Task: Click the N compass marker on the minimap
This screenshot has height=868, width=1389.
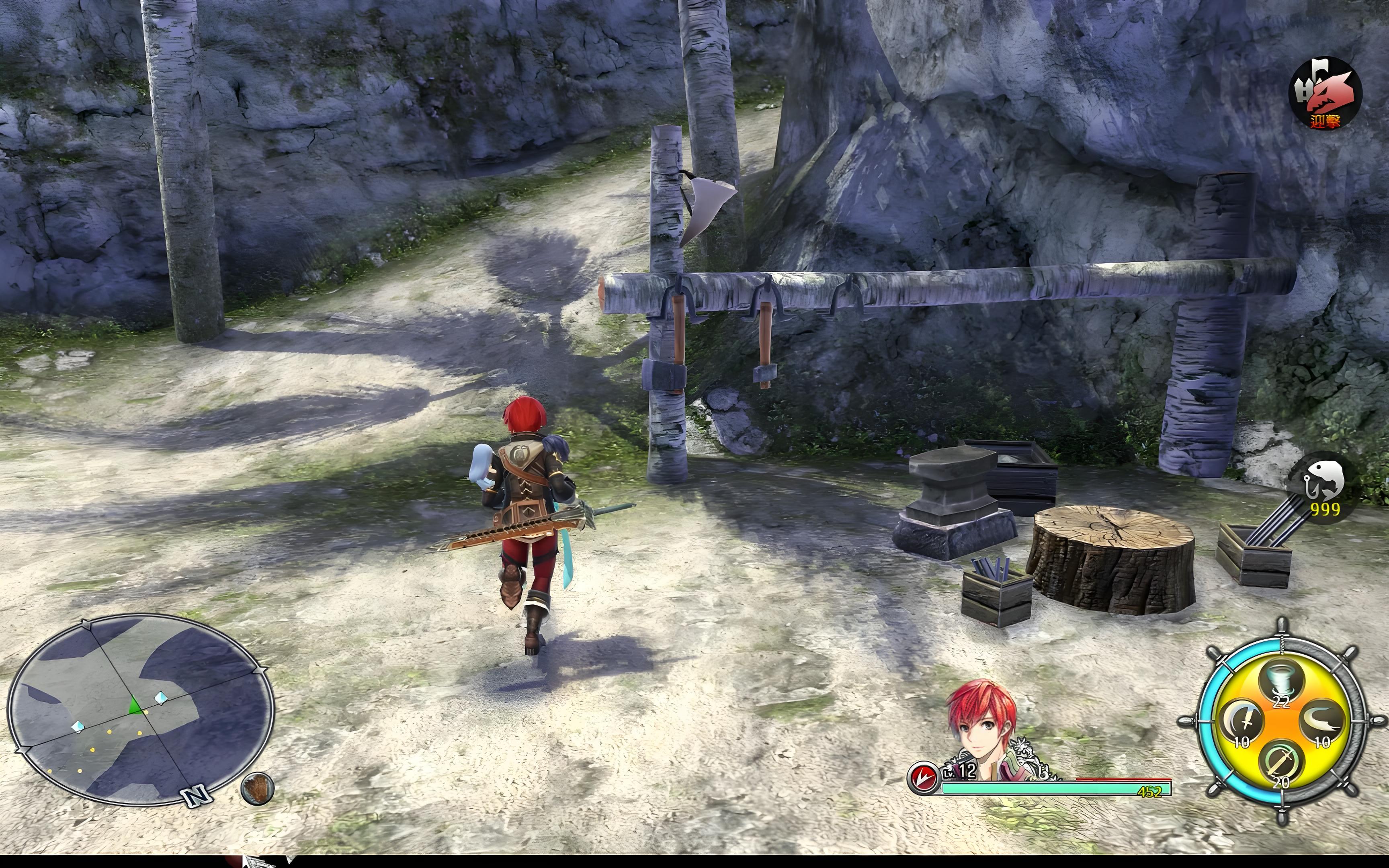Action: (196, 795)
